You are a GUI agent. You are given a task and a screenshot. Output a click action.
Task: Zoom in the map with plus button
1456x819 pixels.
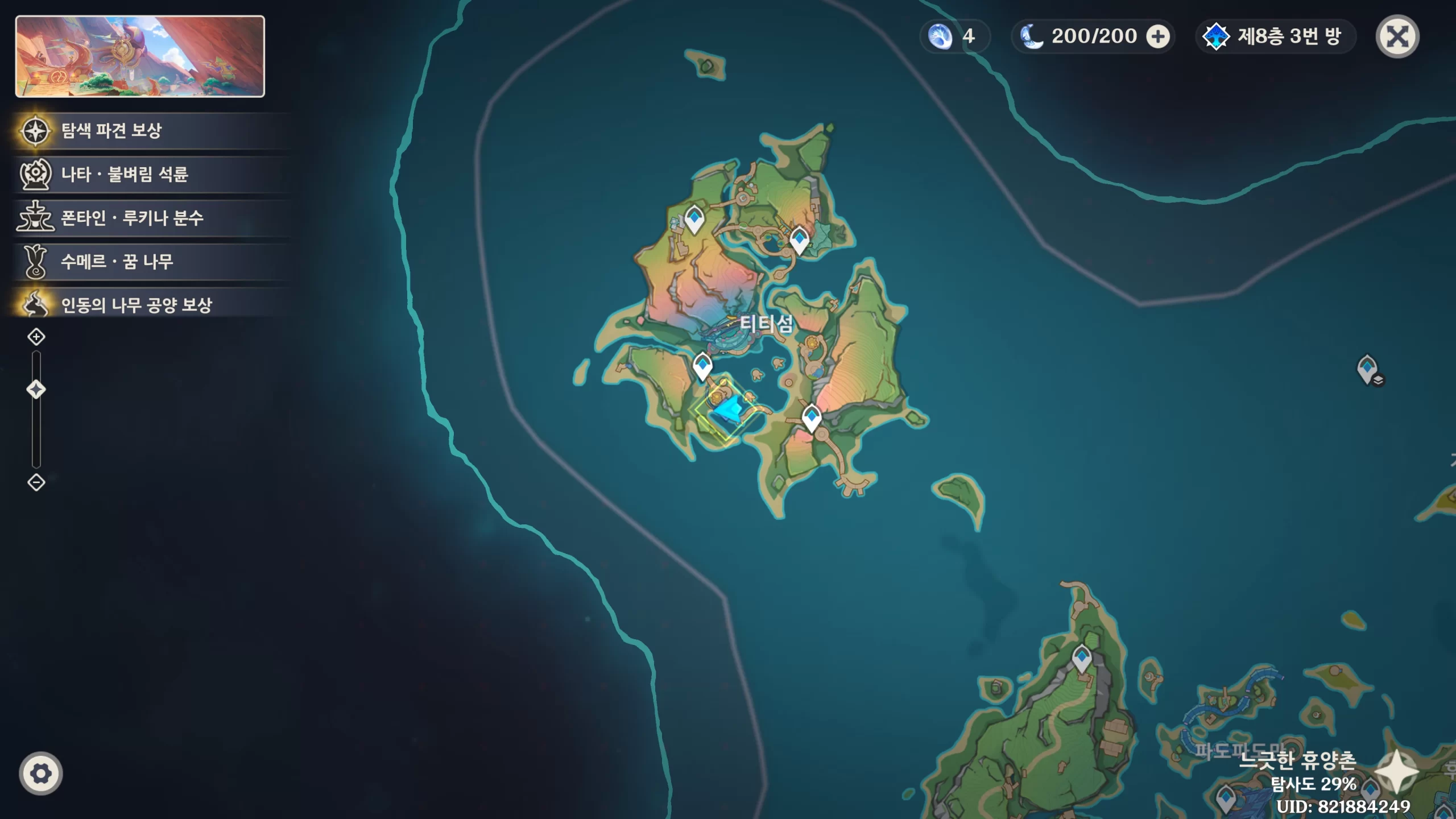click(x=36, y=337)
